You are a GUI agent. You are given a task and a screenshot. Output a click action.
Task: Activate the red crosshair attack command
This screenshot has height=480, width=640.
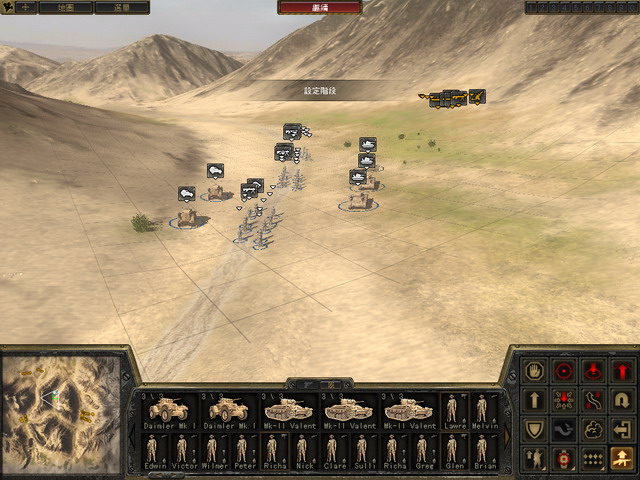(565, 372)
